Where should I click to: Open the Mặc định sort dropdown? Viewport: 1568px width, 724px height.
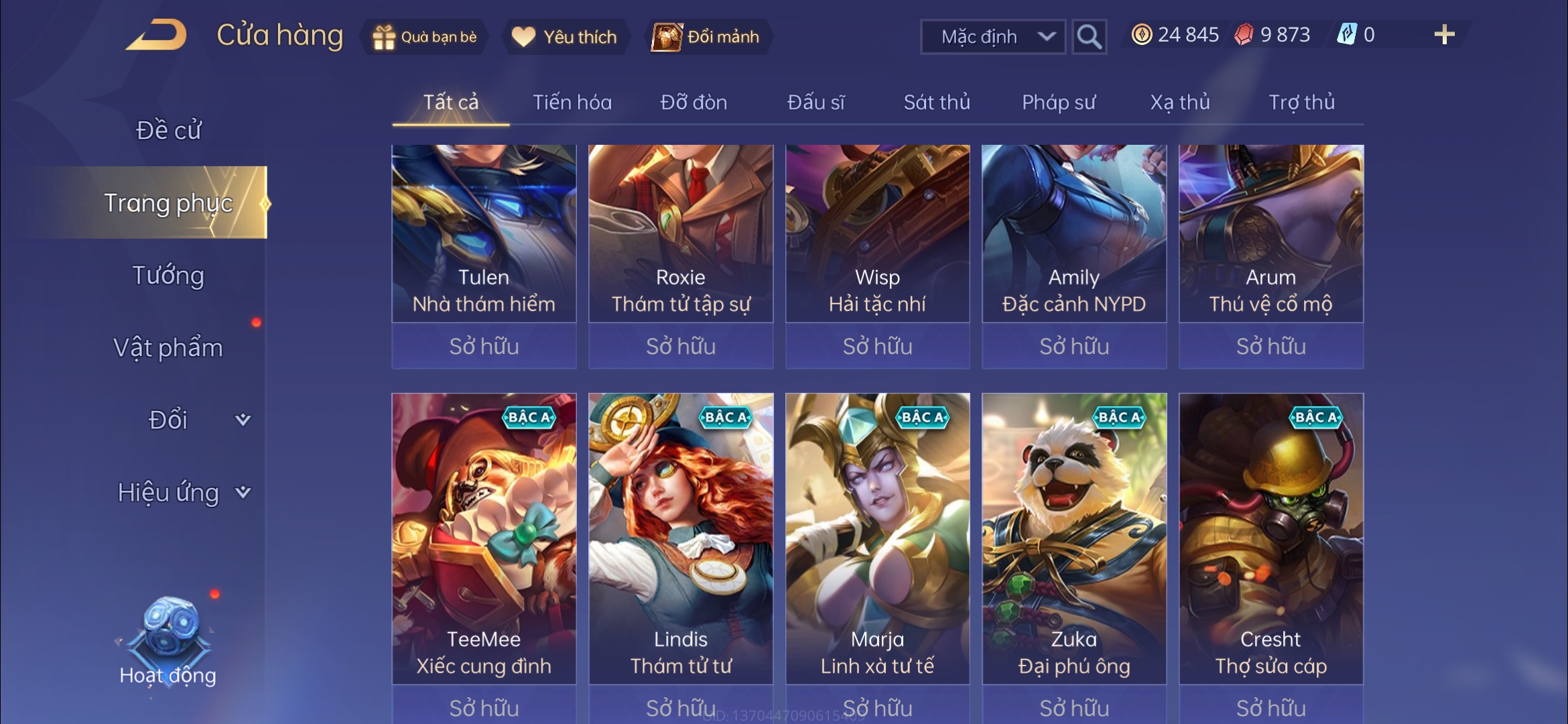992,37
